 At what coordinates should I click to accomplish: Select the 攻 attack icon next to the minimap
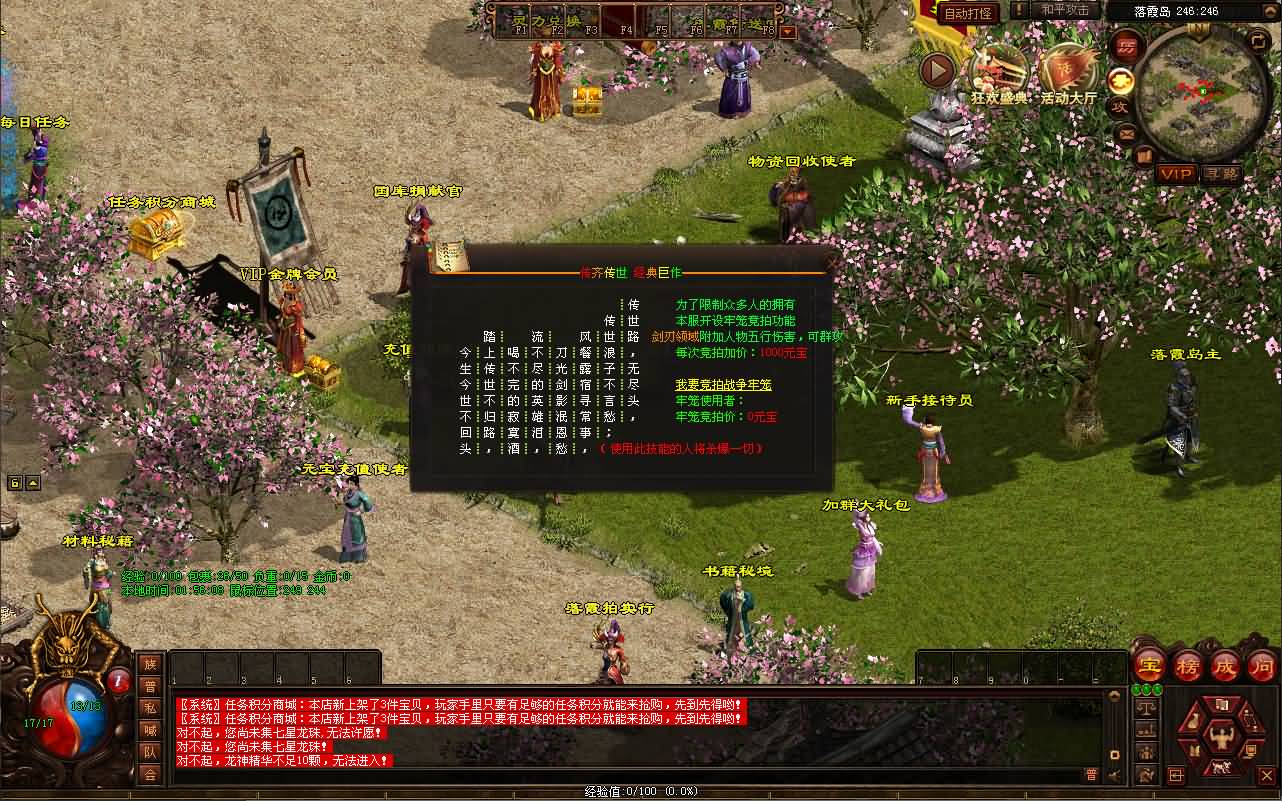coord(1122,106)
